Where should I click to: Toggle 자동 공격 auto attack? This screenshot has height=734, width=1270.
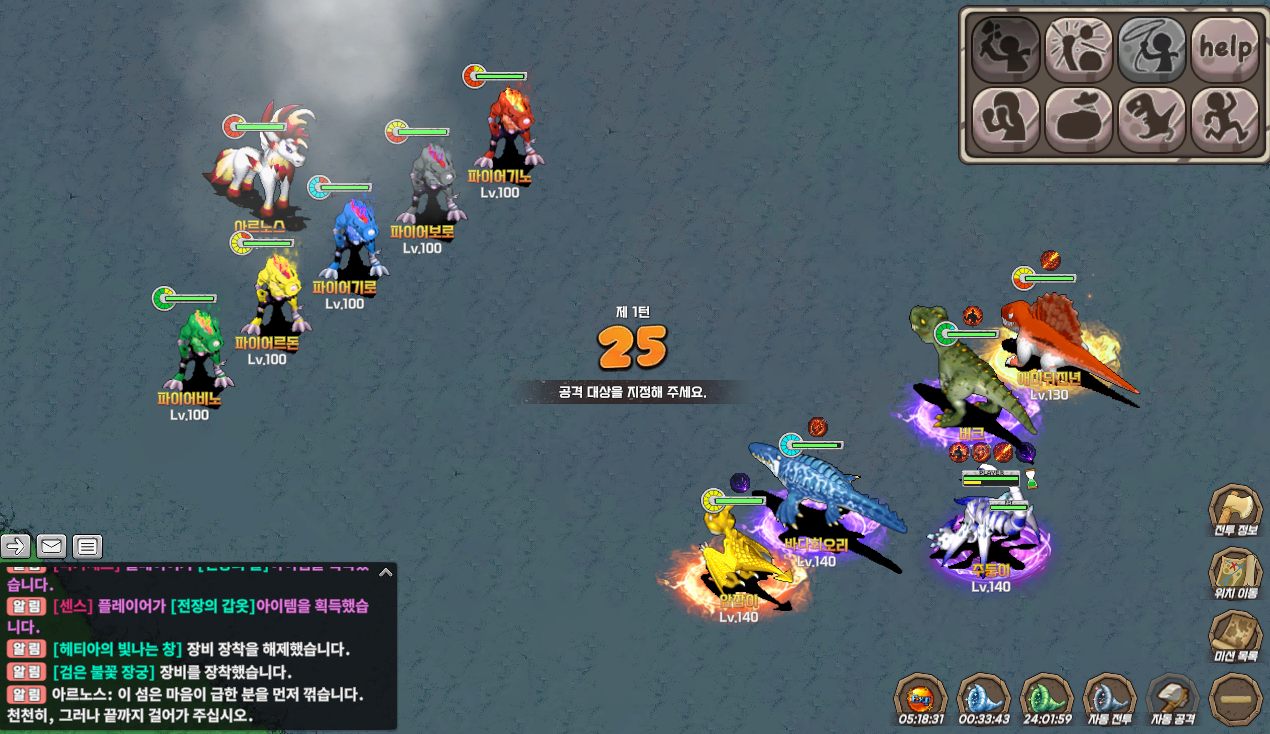pyautogui.click(x=1173, y=697)
